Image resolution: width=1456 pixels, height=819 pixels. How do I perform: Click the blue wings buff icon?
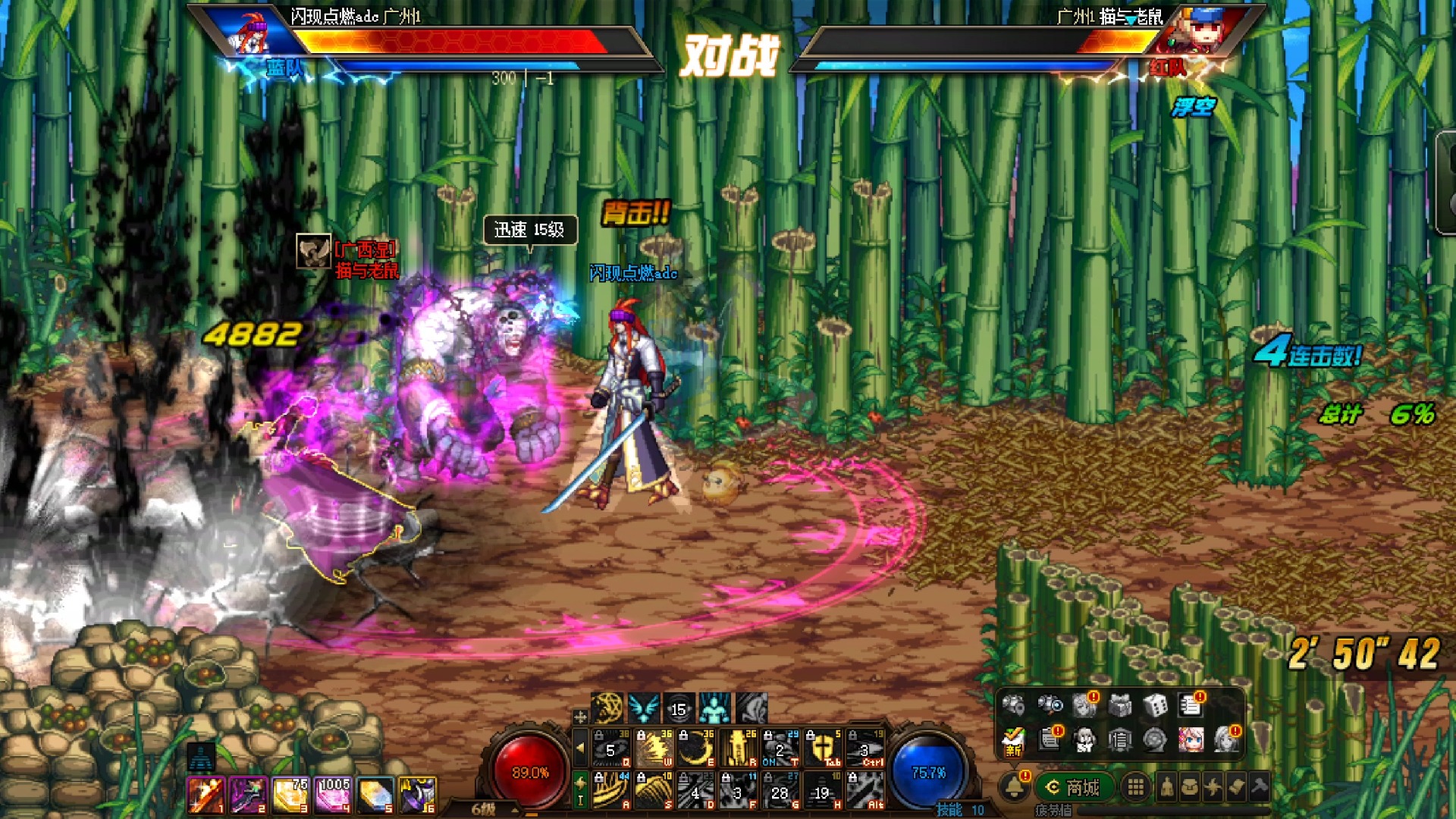coord(643,708)
